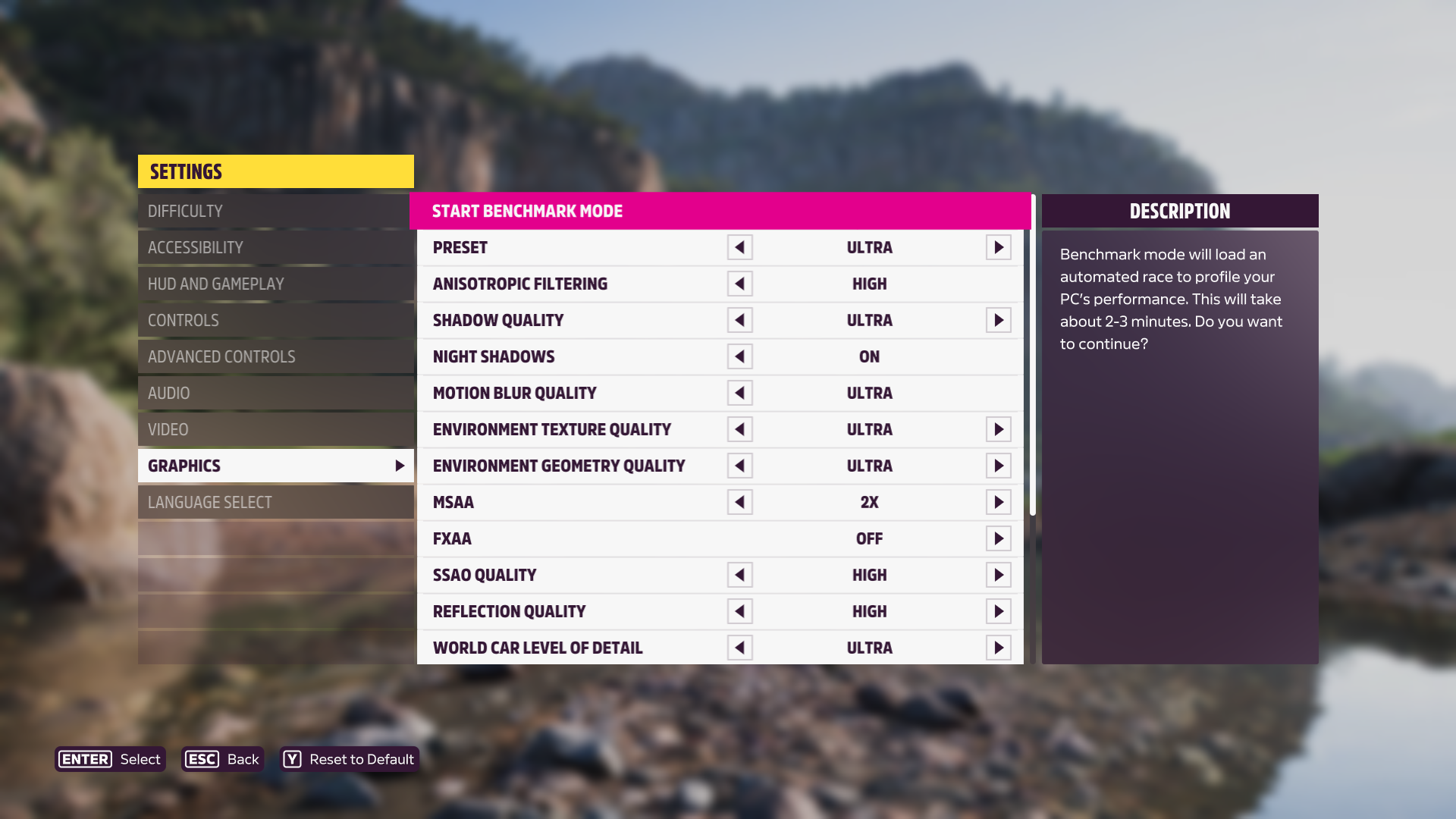Increase Reflection Quality setting
The image size is (1456, 819).
[x=999, y=611]
